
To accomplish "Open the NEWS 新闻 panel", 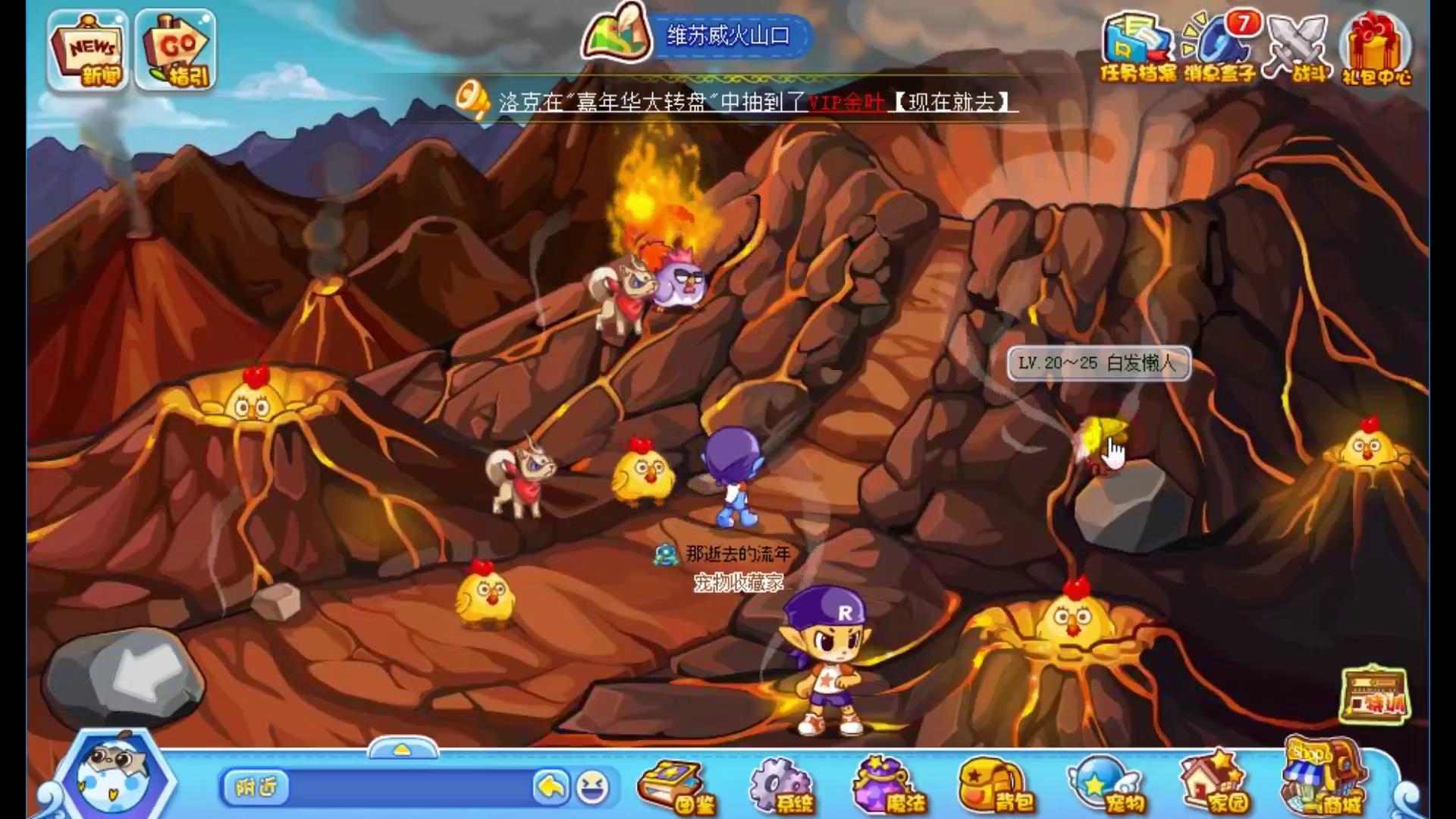I will coord(86,52).
